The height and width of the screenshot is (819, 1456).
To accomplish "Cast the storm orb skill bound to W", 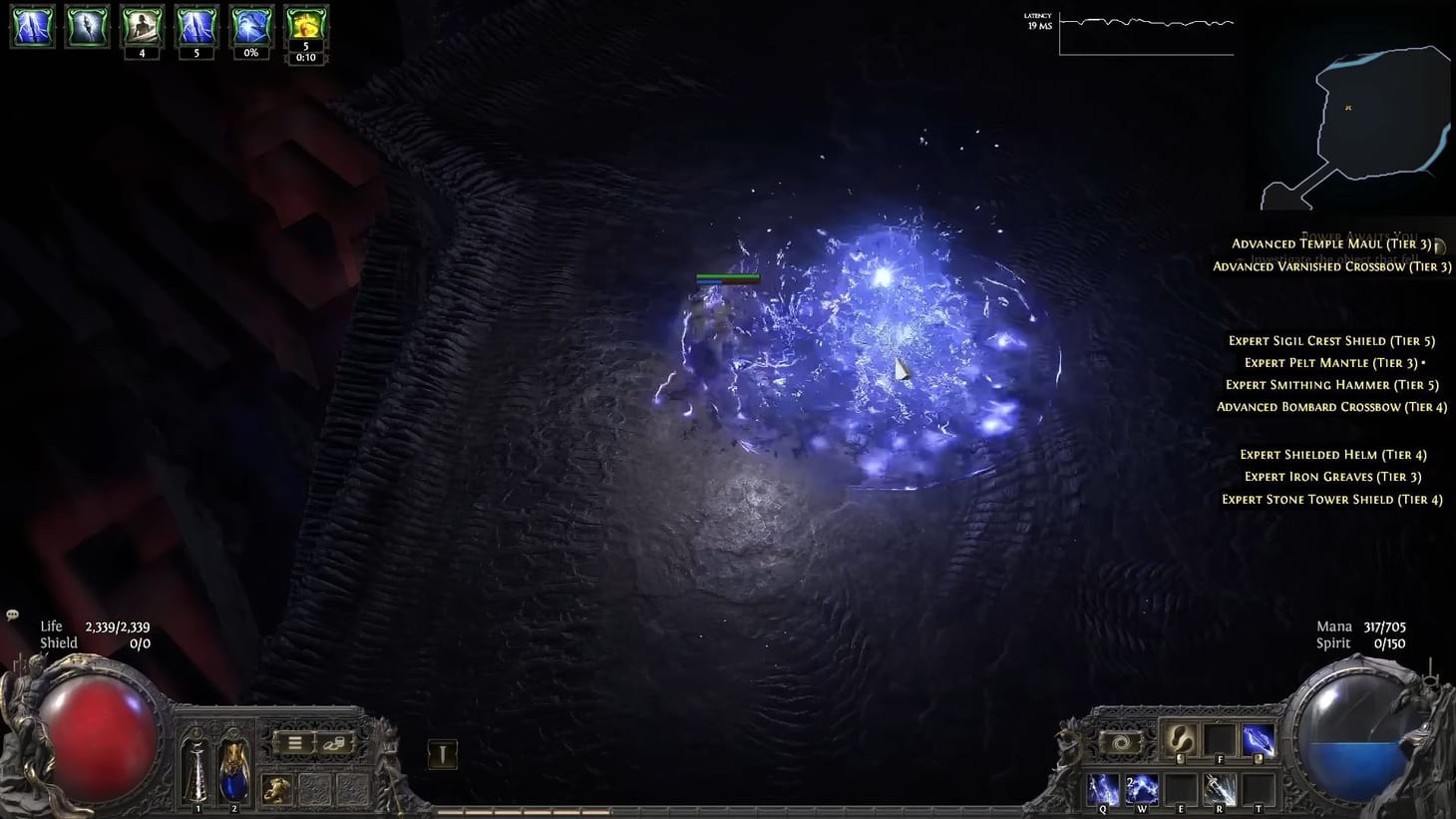I will tap(1142, 788).
